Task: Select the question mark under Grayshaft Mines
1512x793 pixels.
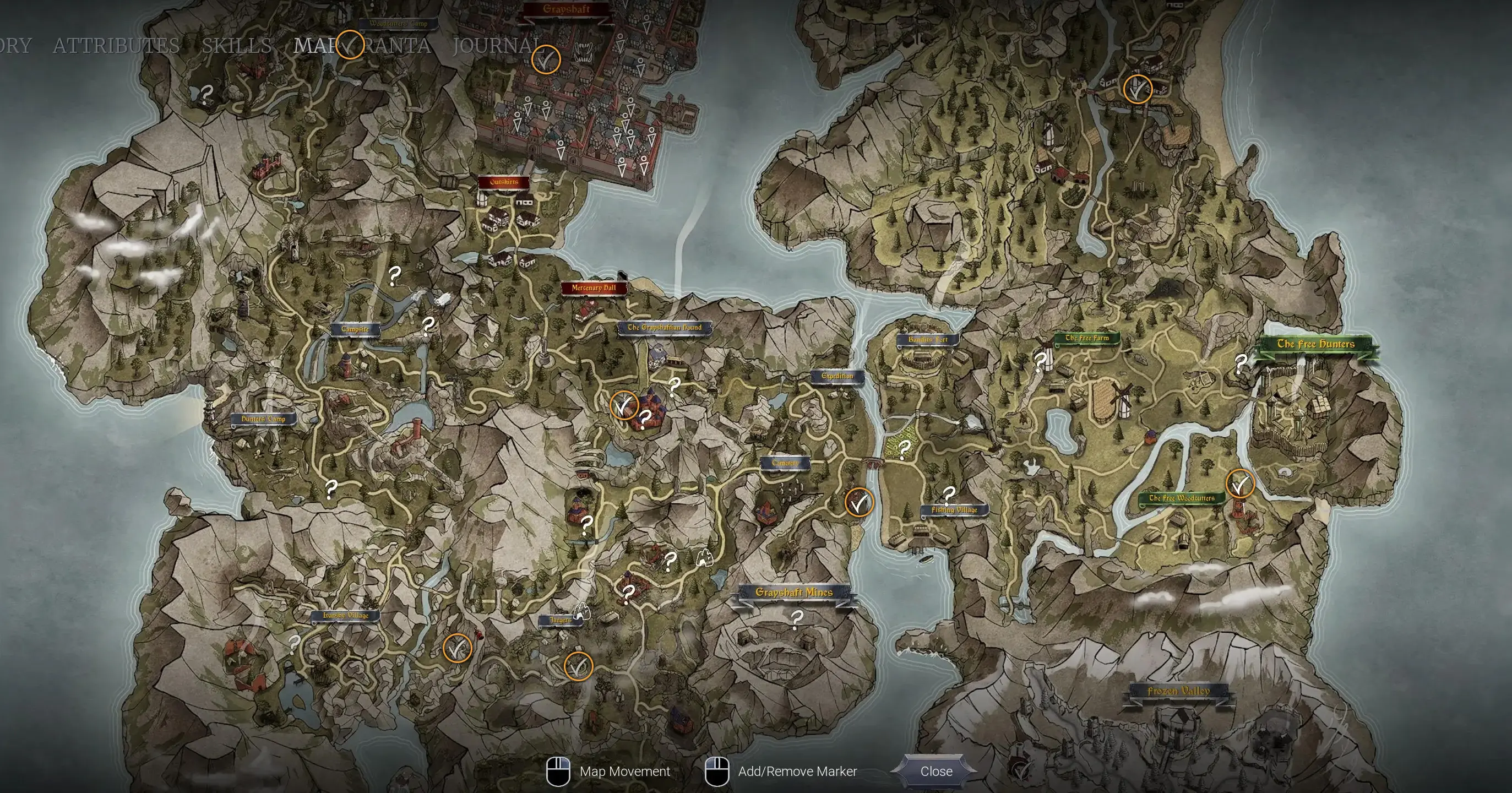Action: (797, 618)
